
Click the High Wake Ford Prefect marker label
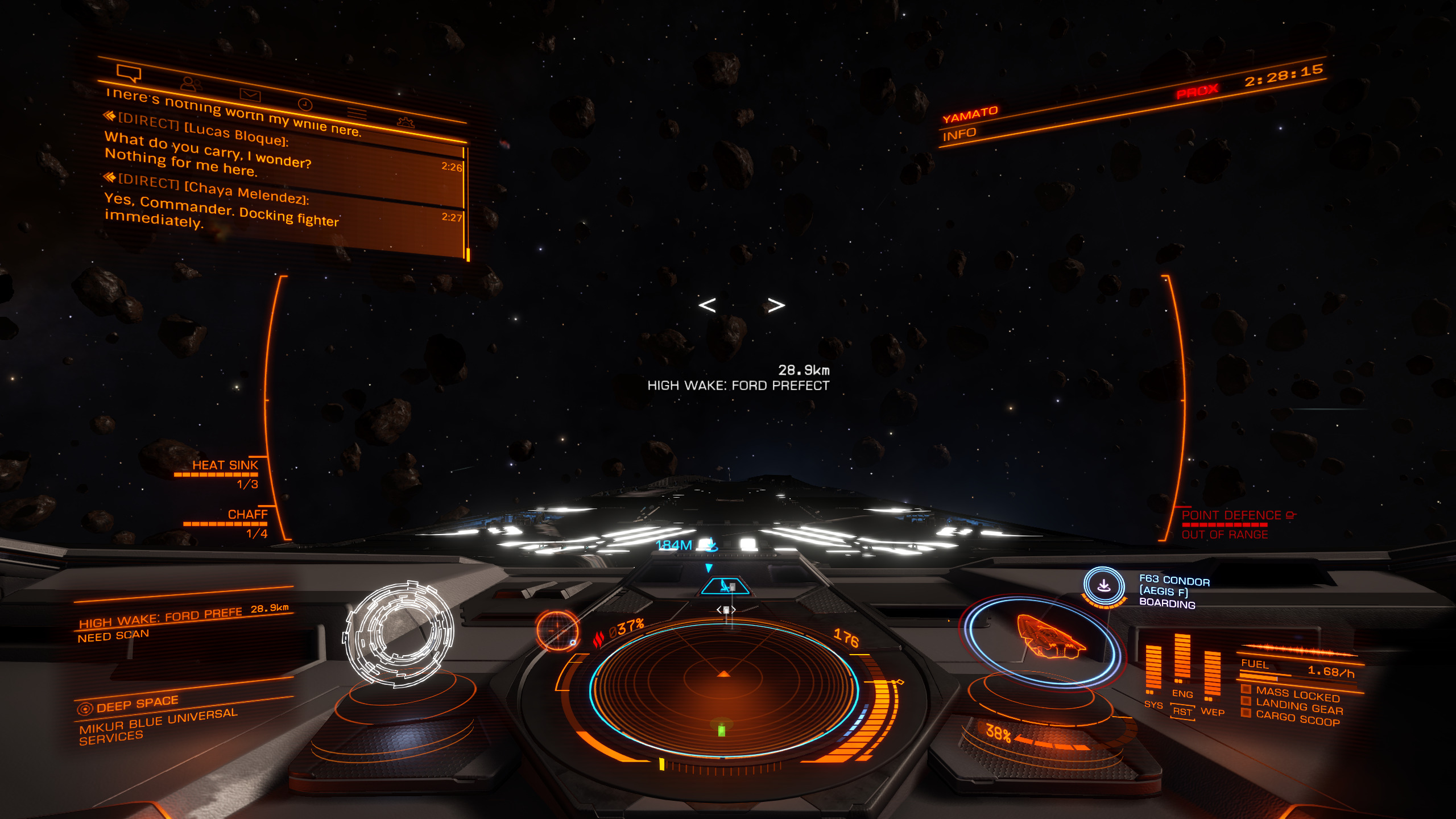coord(738,386)
